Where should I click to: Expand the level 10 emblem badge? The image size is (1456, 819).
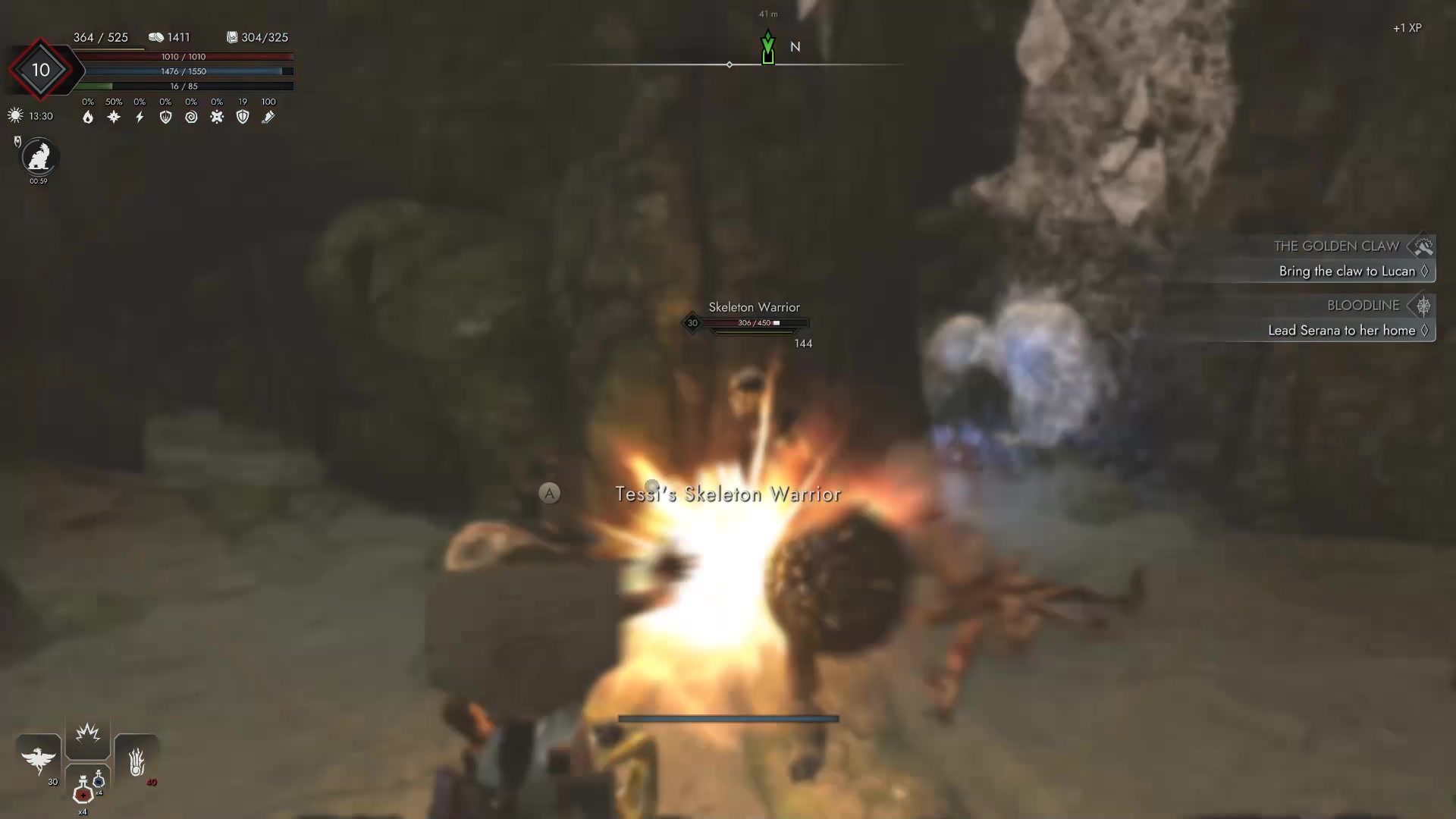pyautogui.click(x=42, y=70)
